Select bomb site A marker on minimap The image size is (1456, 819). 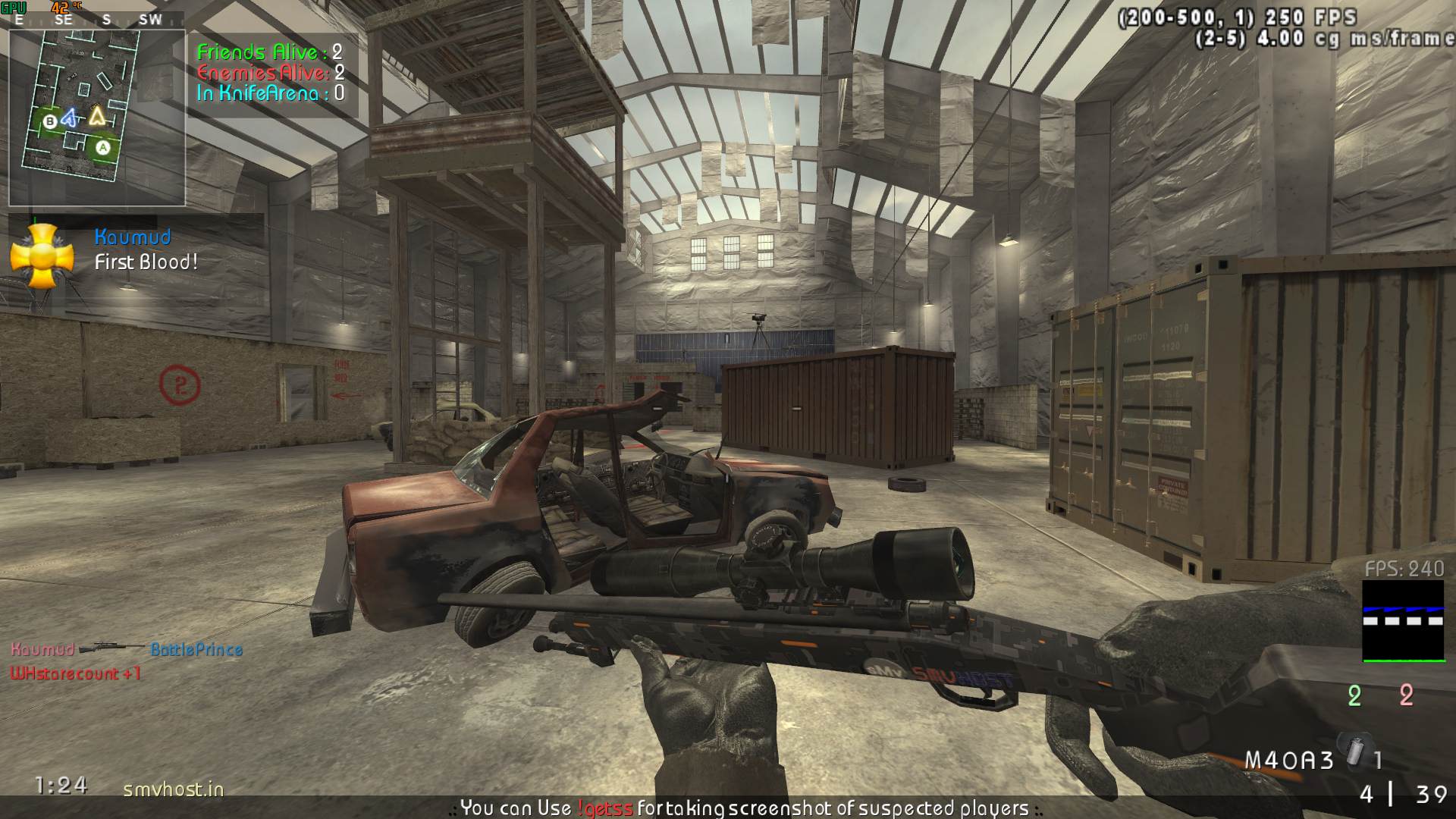102,148
